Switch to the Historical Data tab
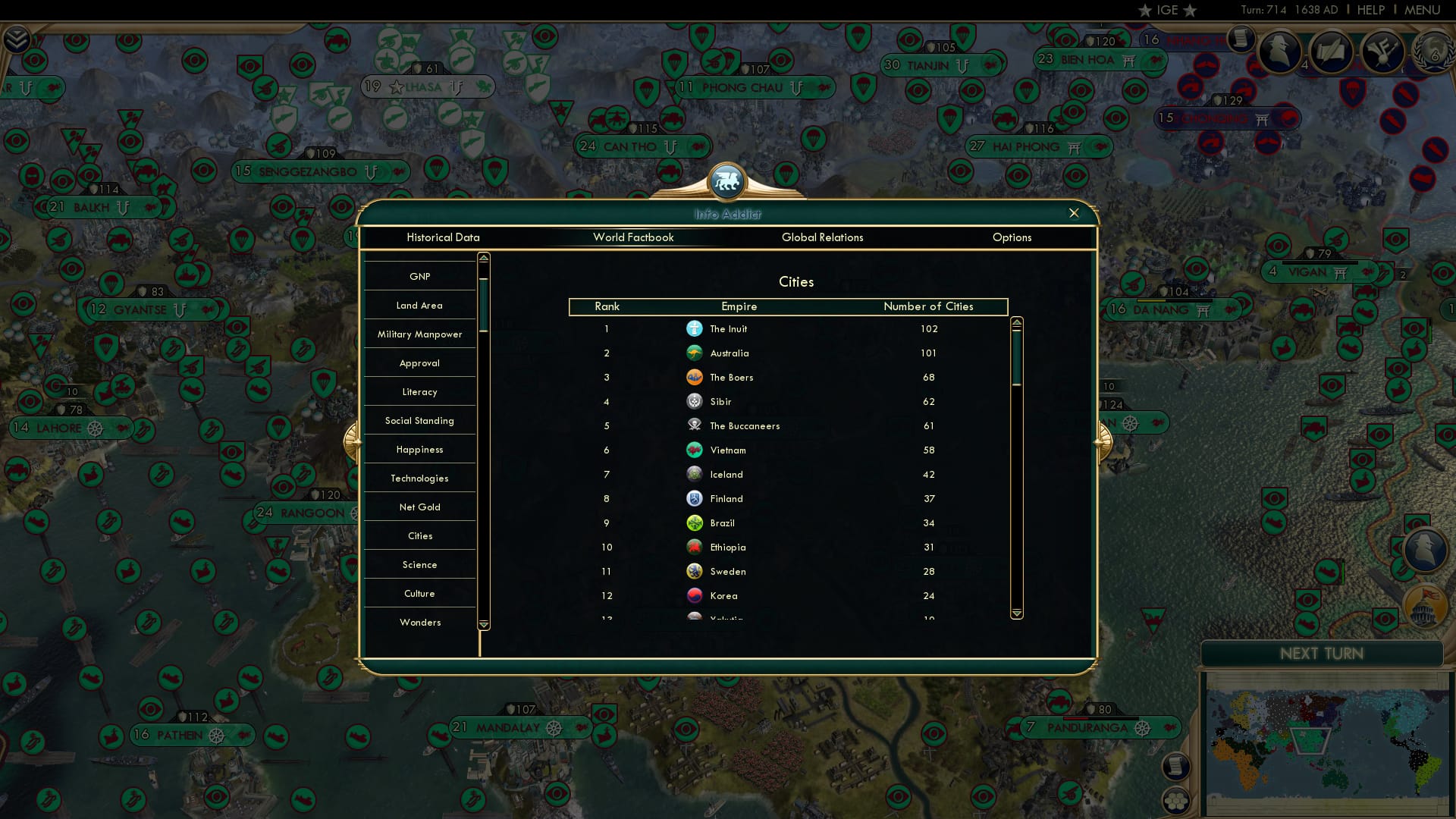The width and height of the screenshot is (1456, 819). click(x=443, y=237)
